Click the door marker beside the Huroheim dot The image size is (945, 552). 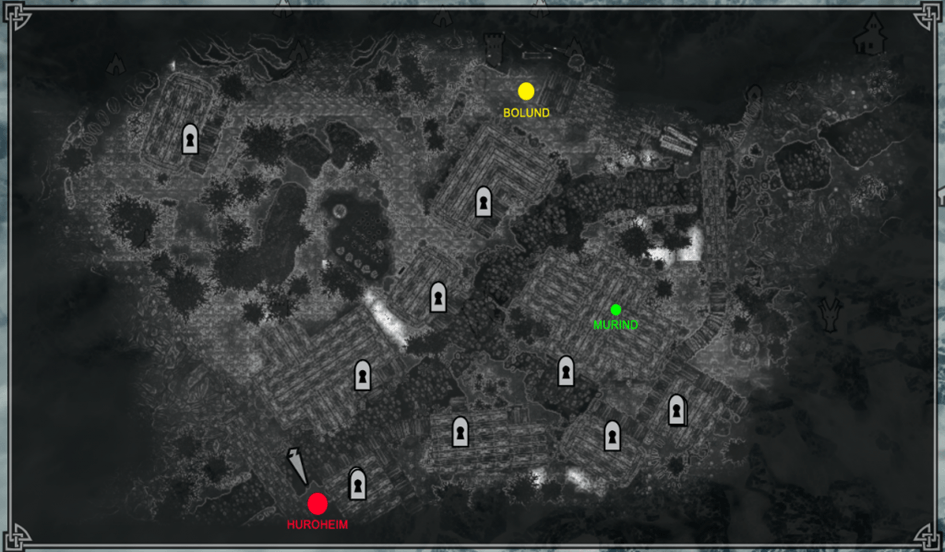[x=357, y=485]
